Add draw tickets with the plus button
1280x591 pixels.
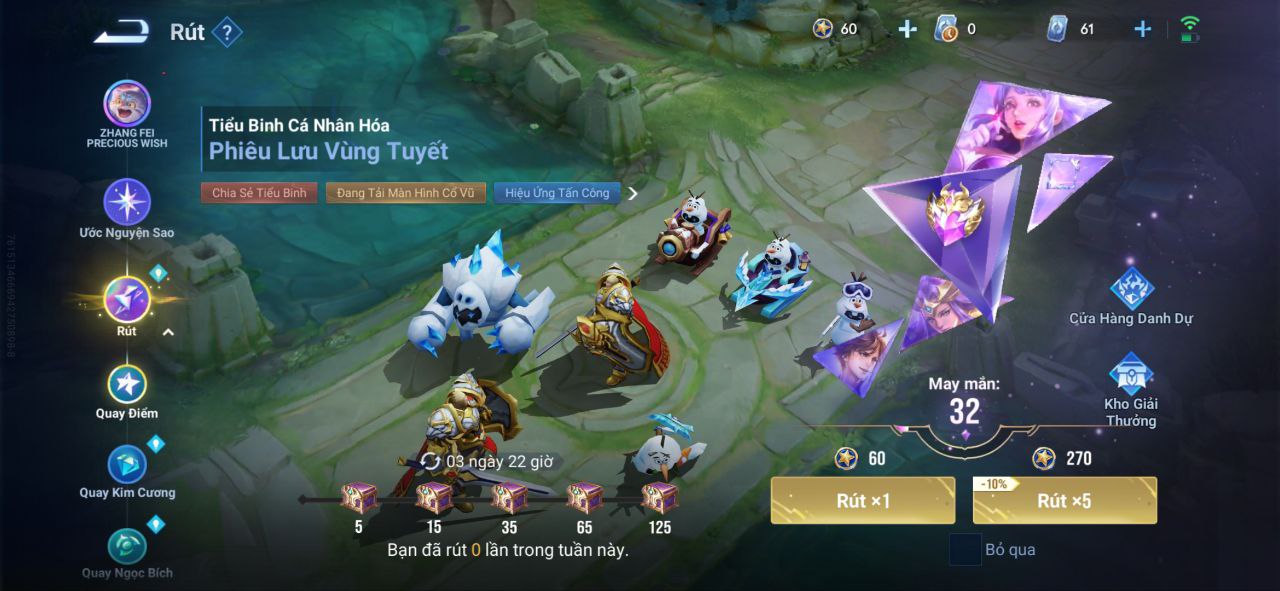click(1142, 29)
